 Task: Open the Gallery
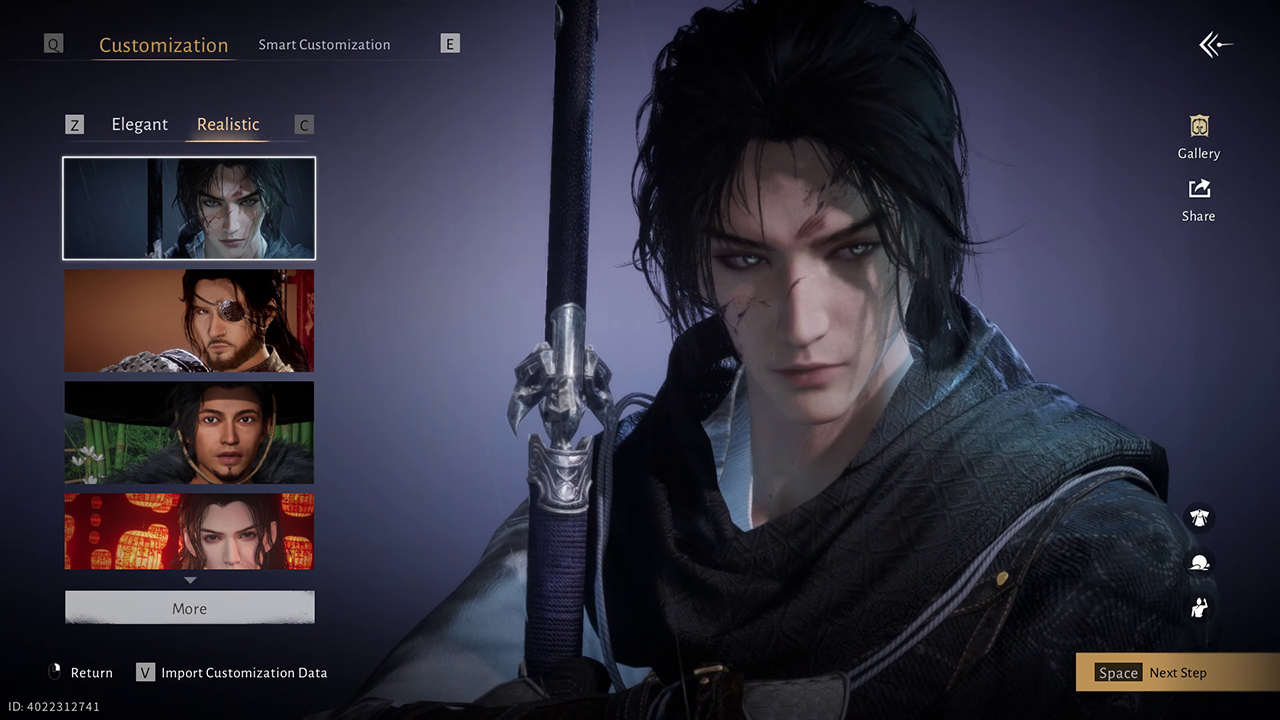coord(1199,137)
